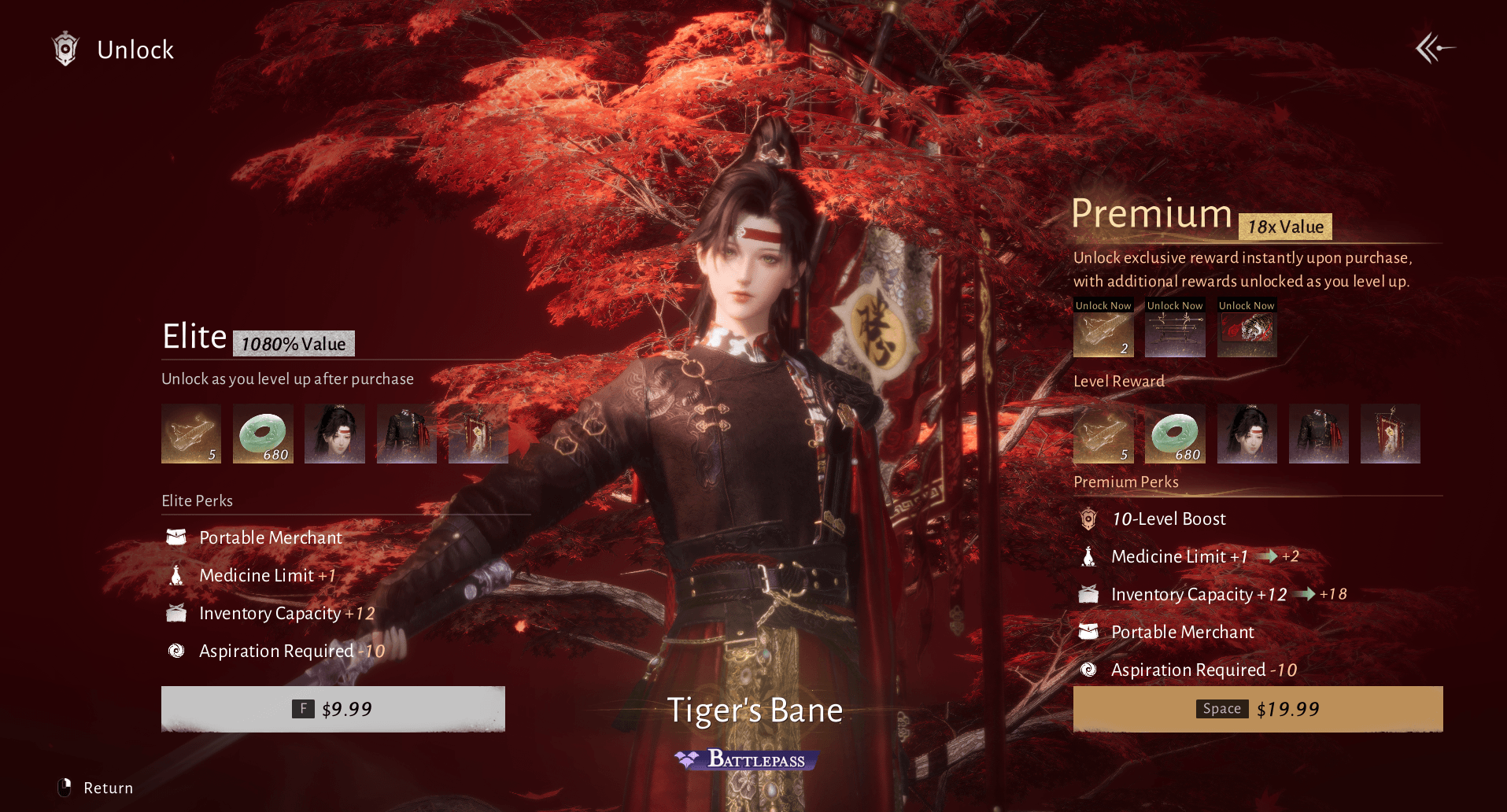This screenshot has width=1507, height=812.
Task: View the Unlock Now weapon rack reward
Action: (x=1175, y=334)
